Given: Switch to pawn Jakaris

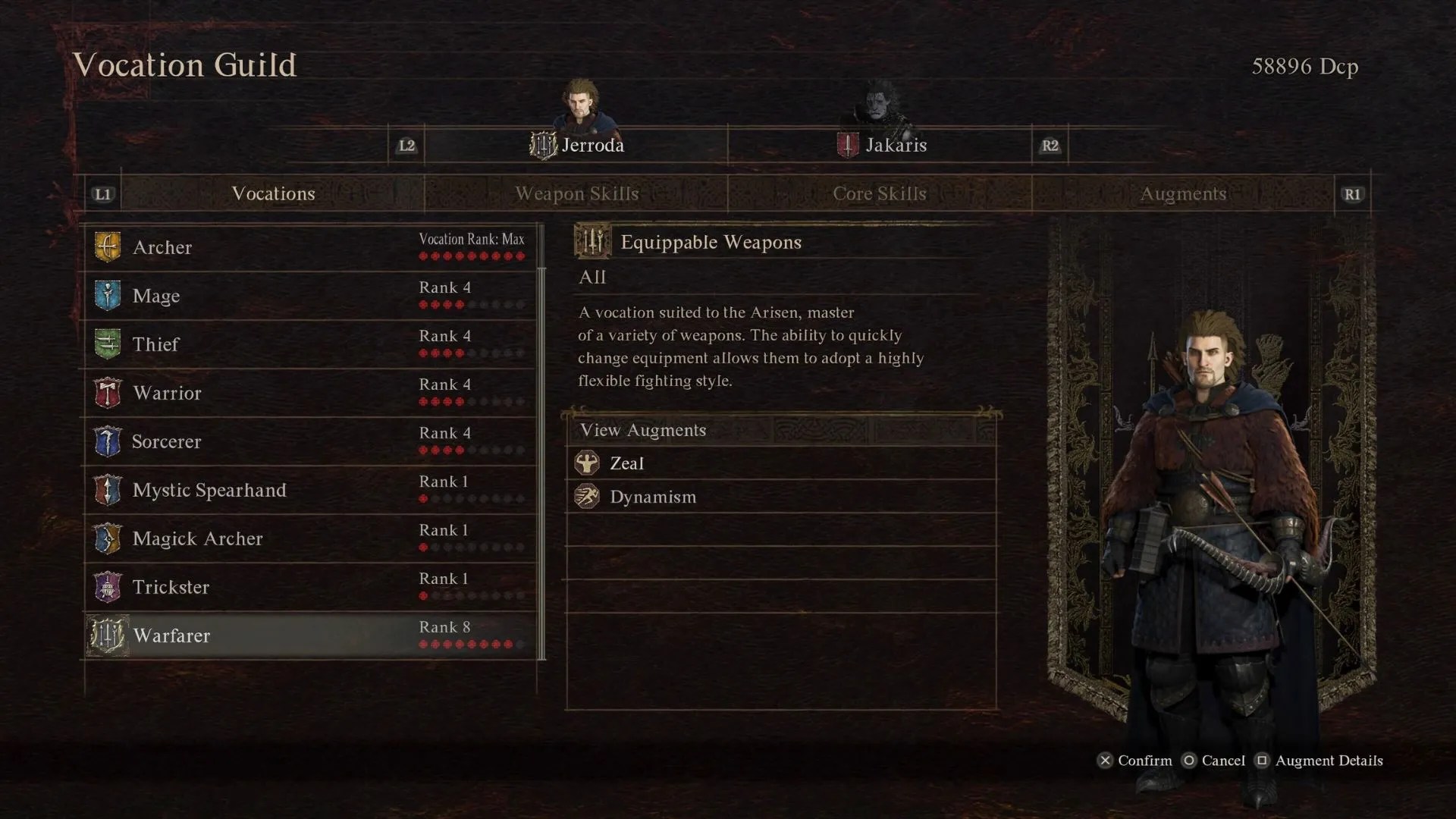Looking at the screenshot, I should point(881,145).
